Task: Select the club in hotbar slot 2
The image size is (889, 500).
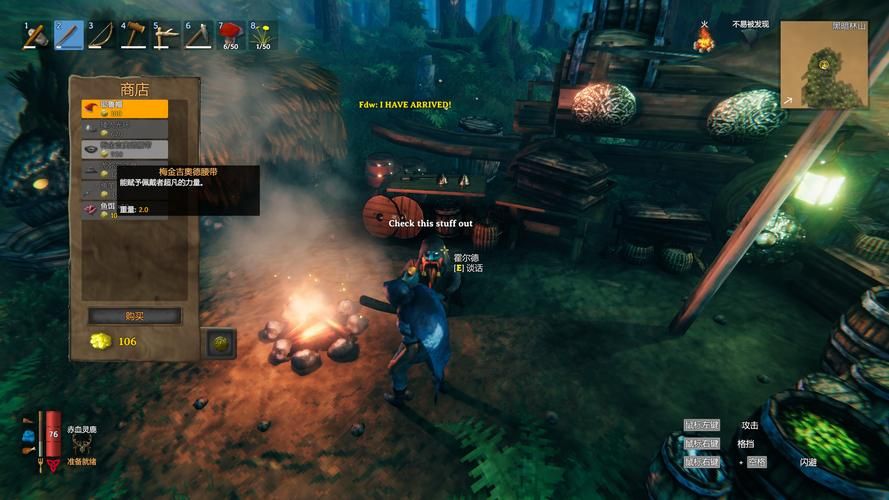Action: coord(69,36)
